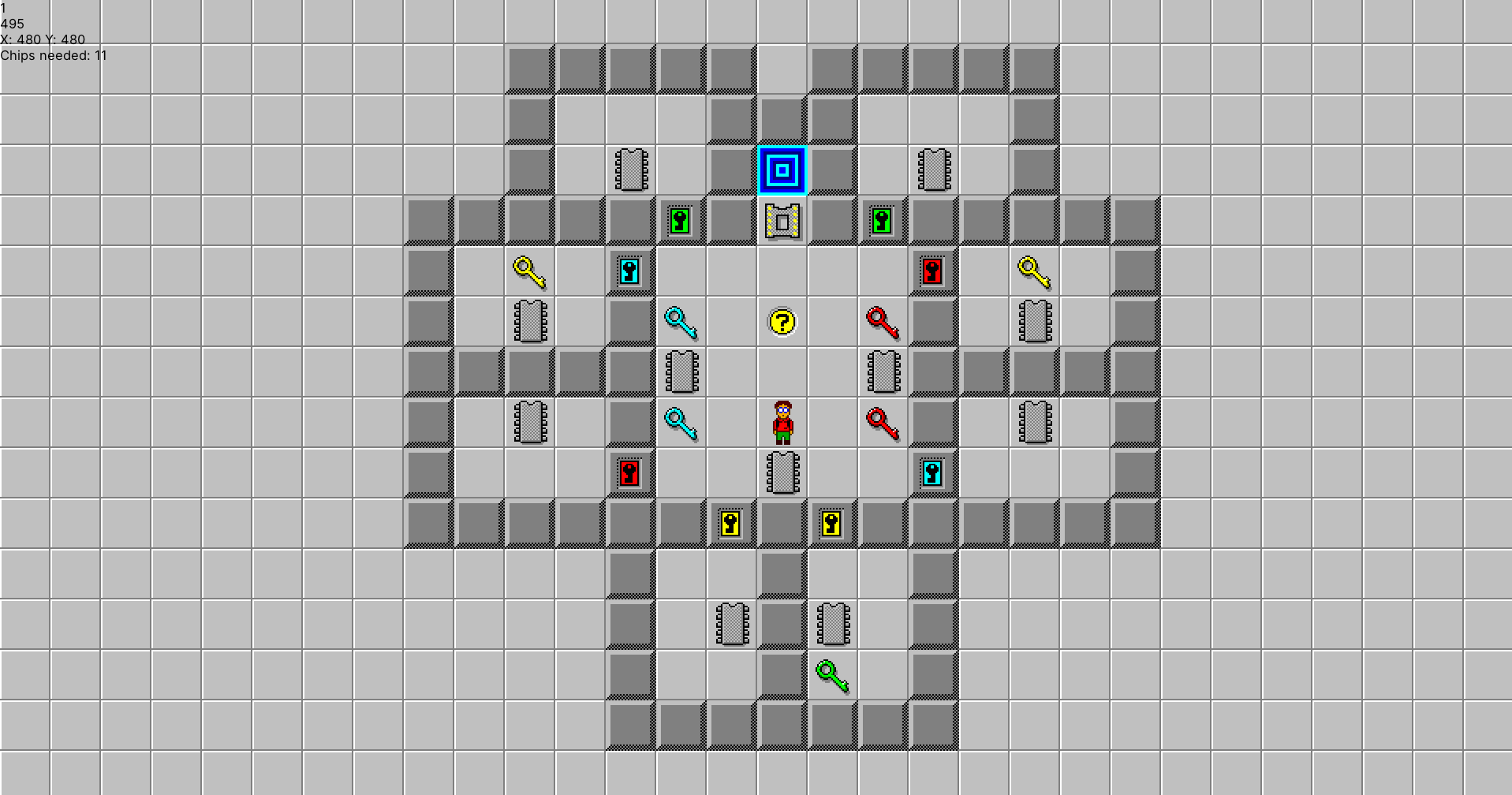Select the left green lock door
Viewport: 1512px width, 795px height.
681,220
